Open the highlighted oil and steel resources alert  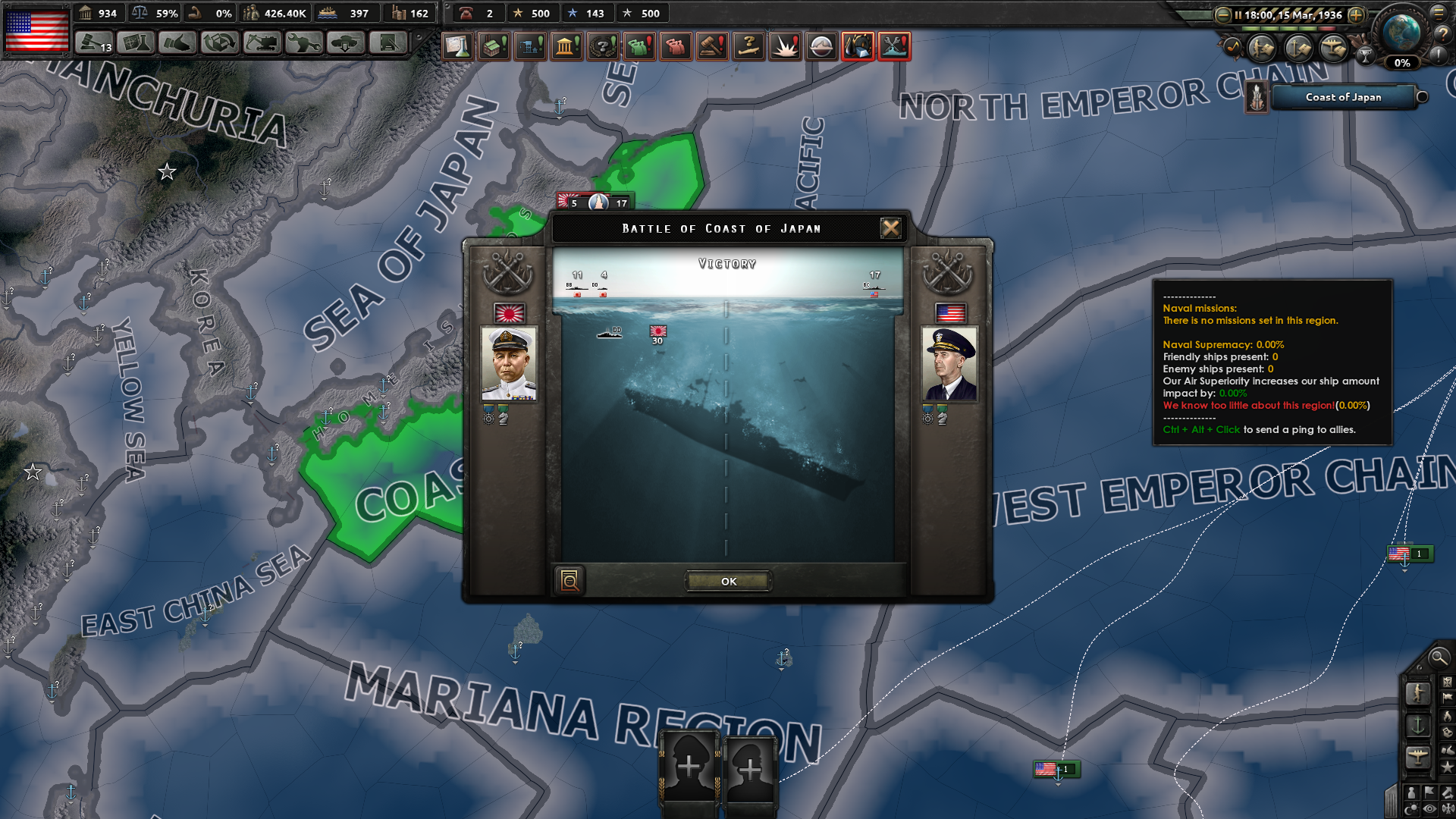point(858,46)
